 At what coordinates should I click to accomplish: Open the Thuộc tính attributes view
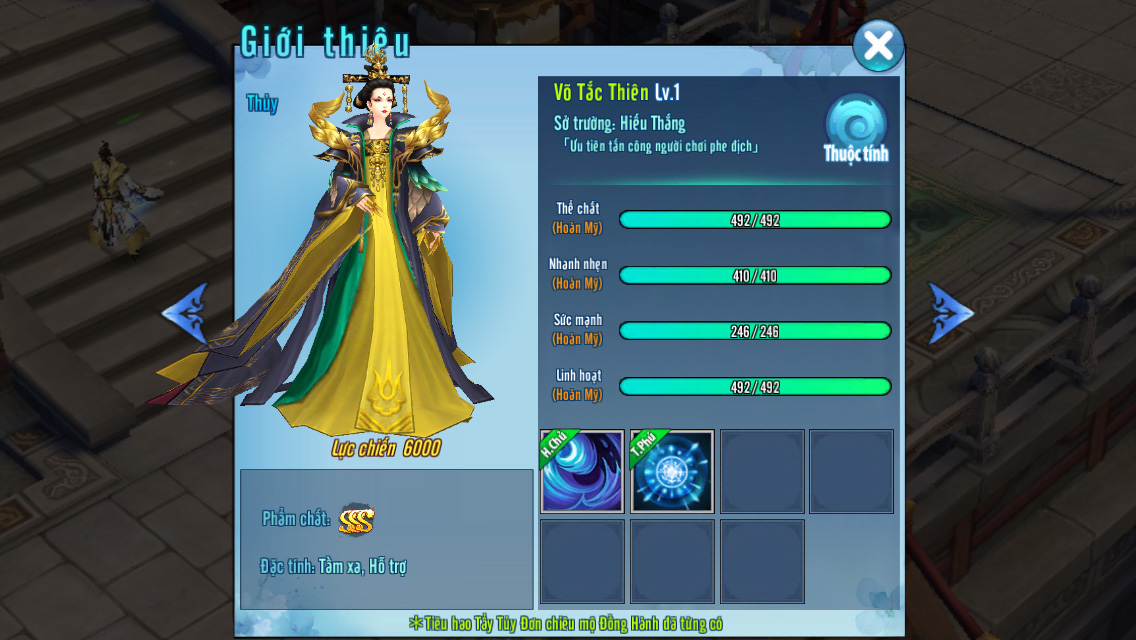coord(856,128)
